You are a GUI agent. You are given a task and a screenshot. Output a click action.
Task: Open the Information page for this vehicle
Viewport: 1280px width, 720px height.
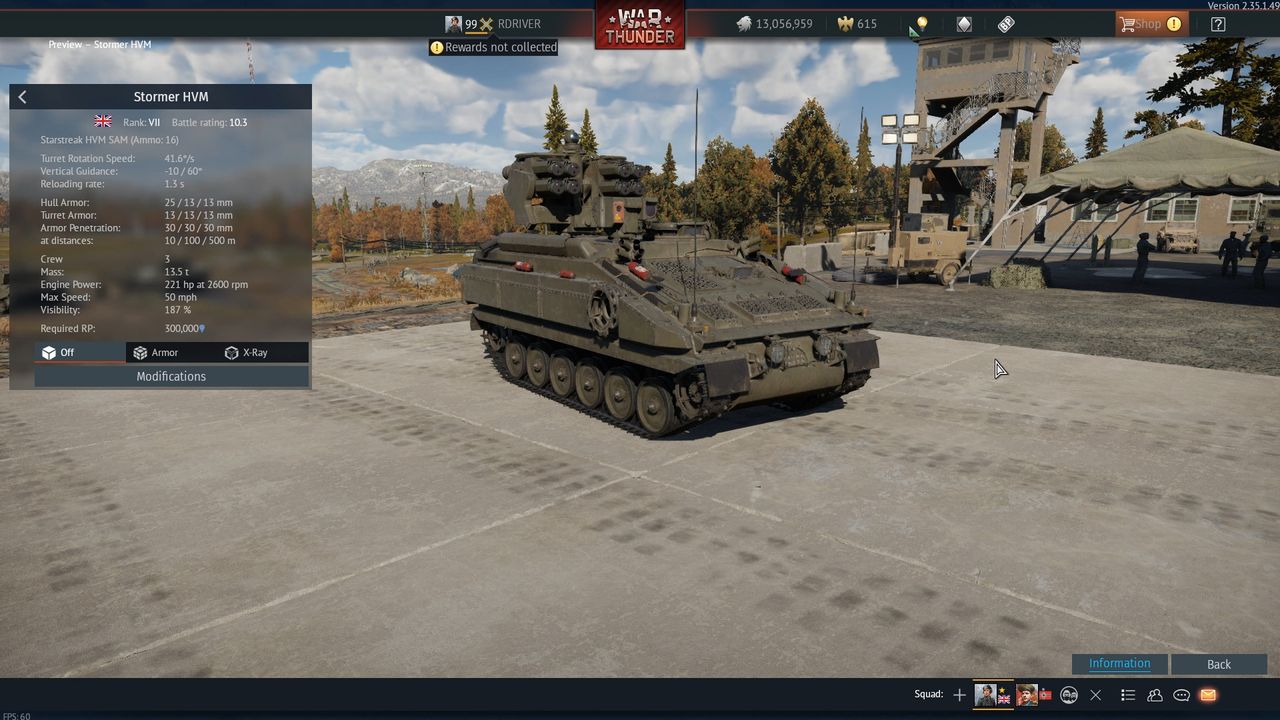point(1119,664)
